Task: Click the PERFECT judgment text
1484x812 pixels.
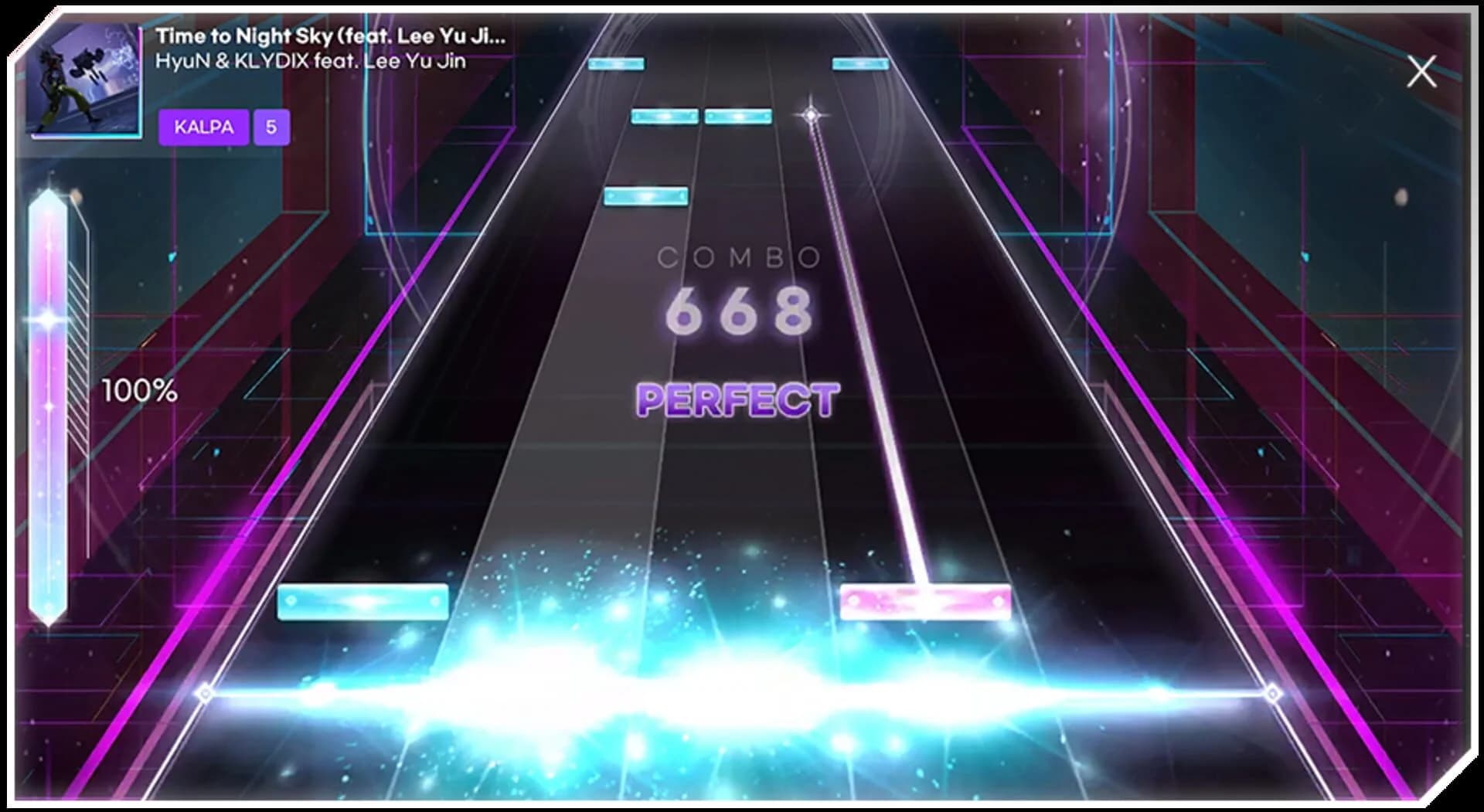Action: (737, 399)
